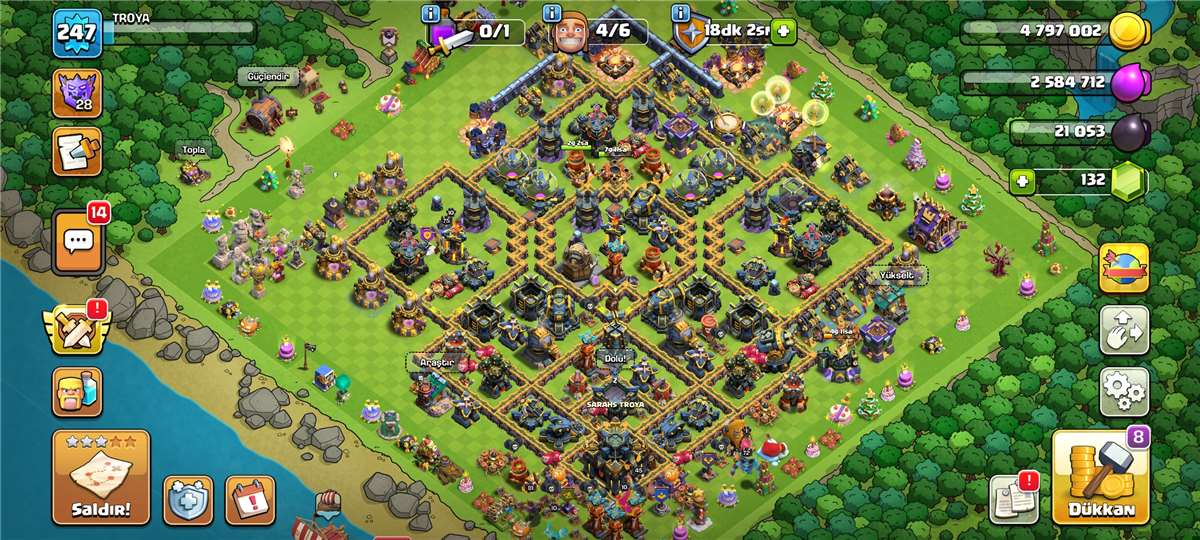The width and height of the screenshot is (1200, 540).
Task: Click the green plus beside the shield timer
Action: [x=782, y=32]
